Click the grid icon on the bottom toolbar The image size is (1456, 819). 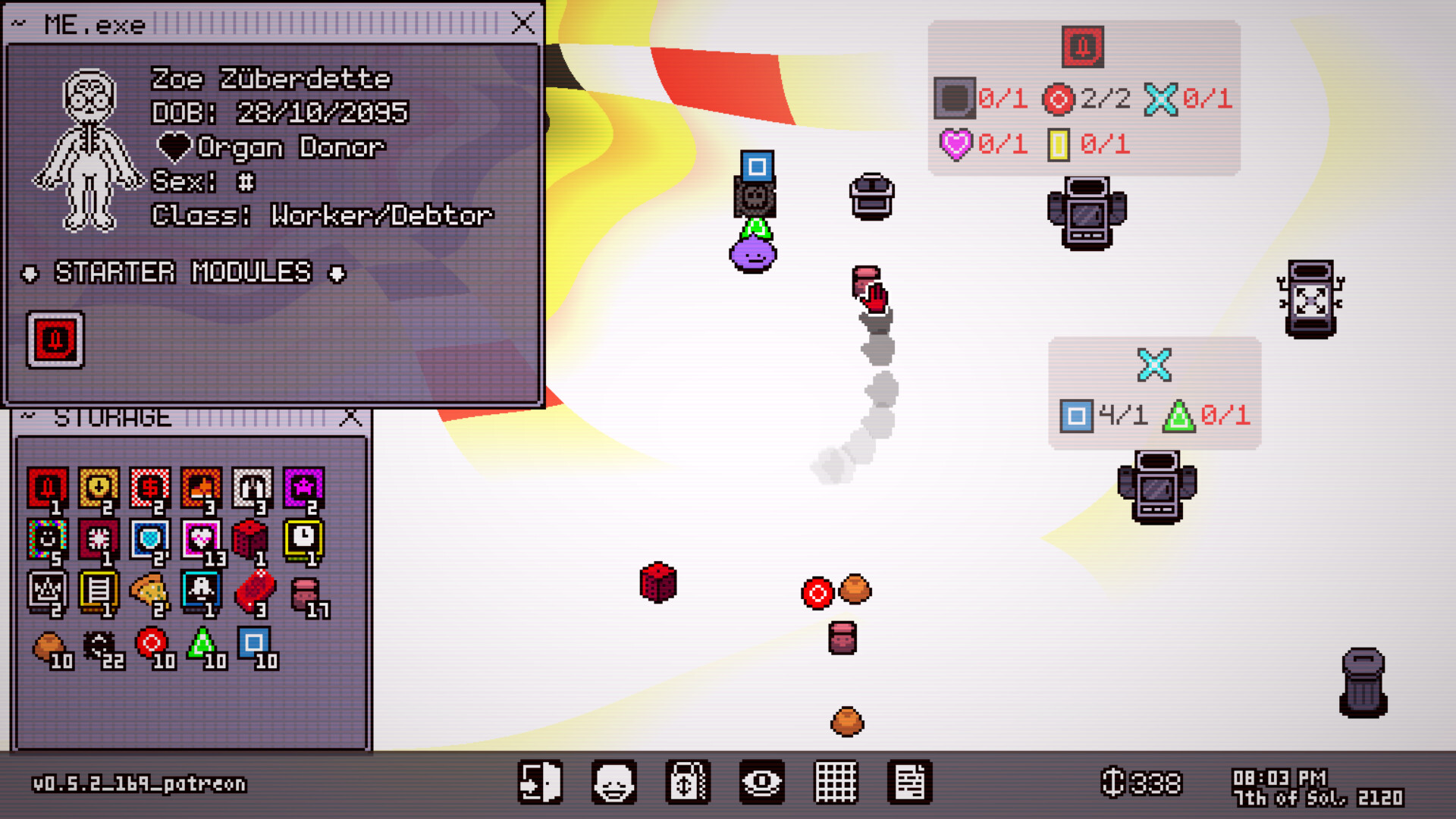834,782
